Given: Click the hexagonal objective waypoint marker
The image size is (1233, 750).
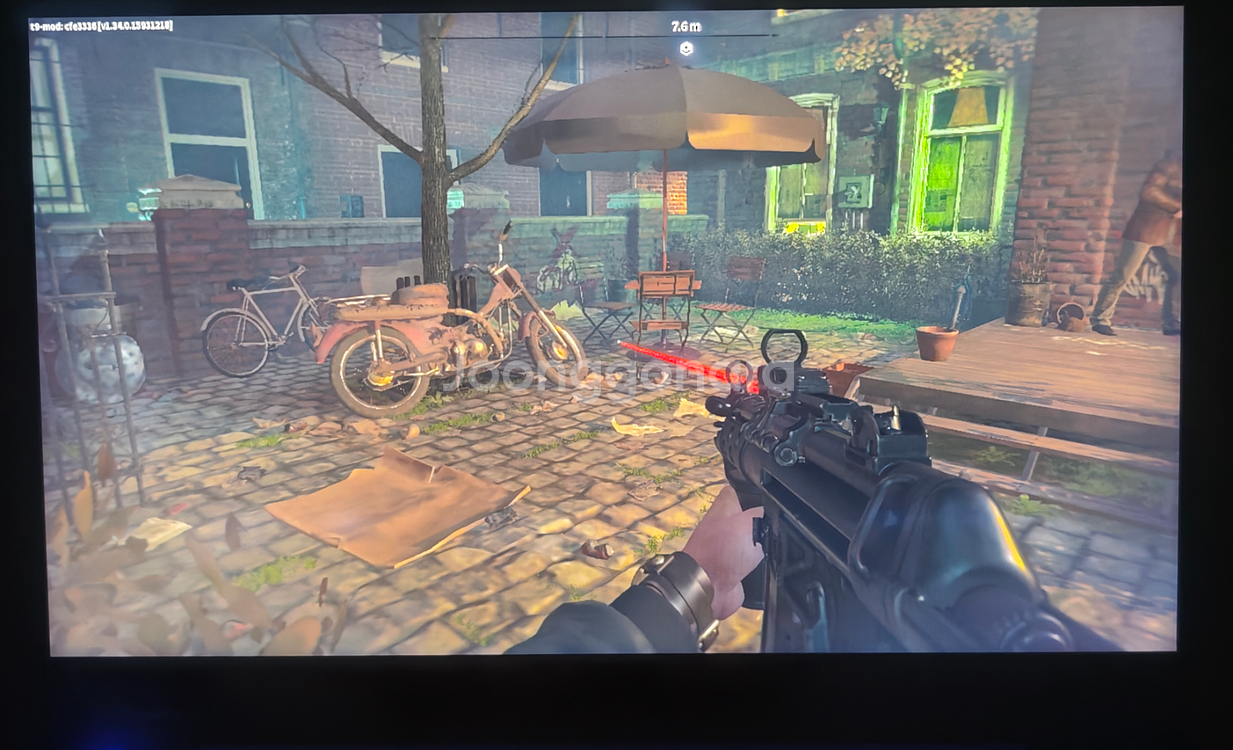Looking at the screenshot, I should (x=686, y=48).
